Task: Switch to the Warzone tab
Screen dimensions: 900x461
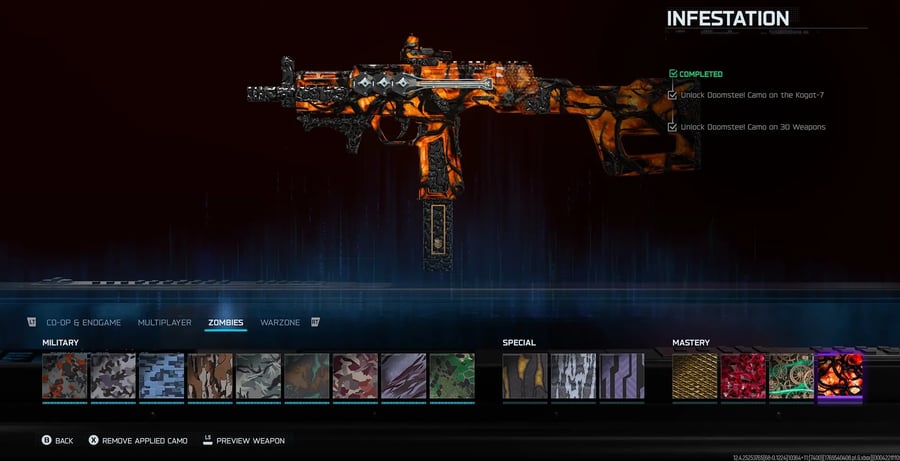Action: 280,322
